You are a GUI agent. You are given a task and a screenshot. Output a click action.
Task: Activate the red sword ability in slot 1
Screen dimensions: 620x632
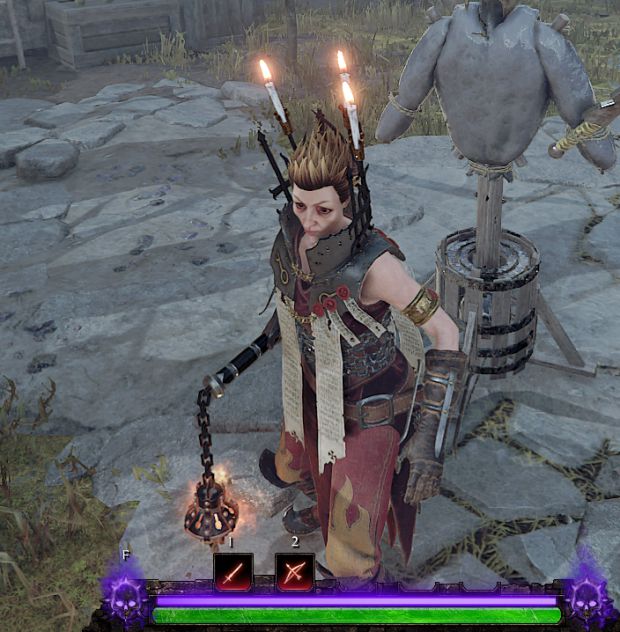pos(232,573)
